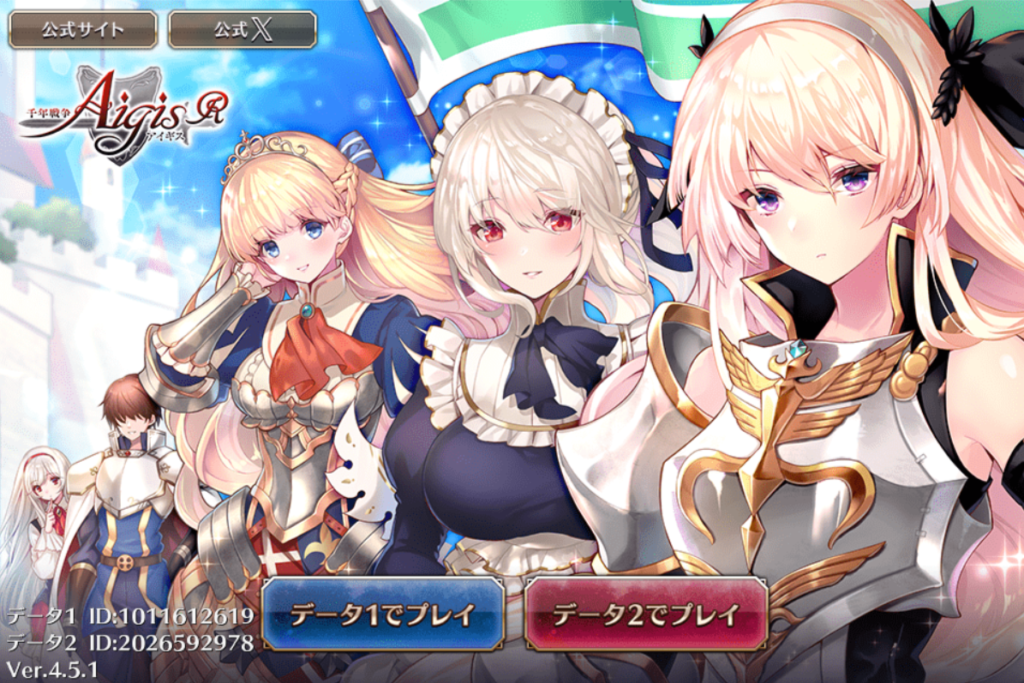Open the 公式サイト official site link
Viewport: 1024px width, 683px height.
tap(83, 29)
